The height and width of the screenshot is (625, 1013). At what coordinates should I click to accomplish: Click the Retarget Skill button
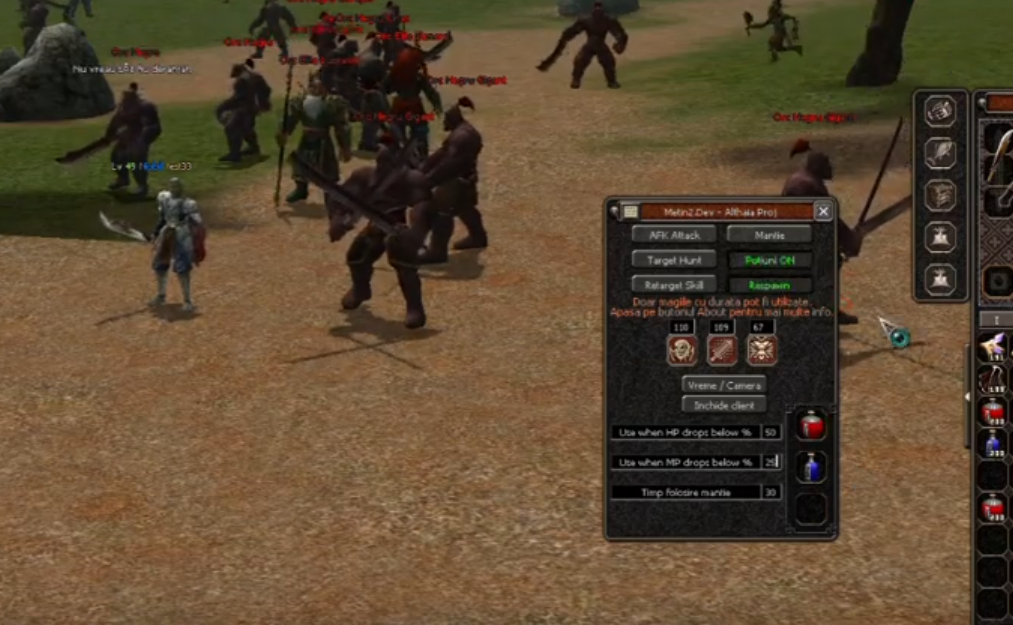pyautogui.click(x=674, y=285)
